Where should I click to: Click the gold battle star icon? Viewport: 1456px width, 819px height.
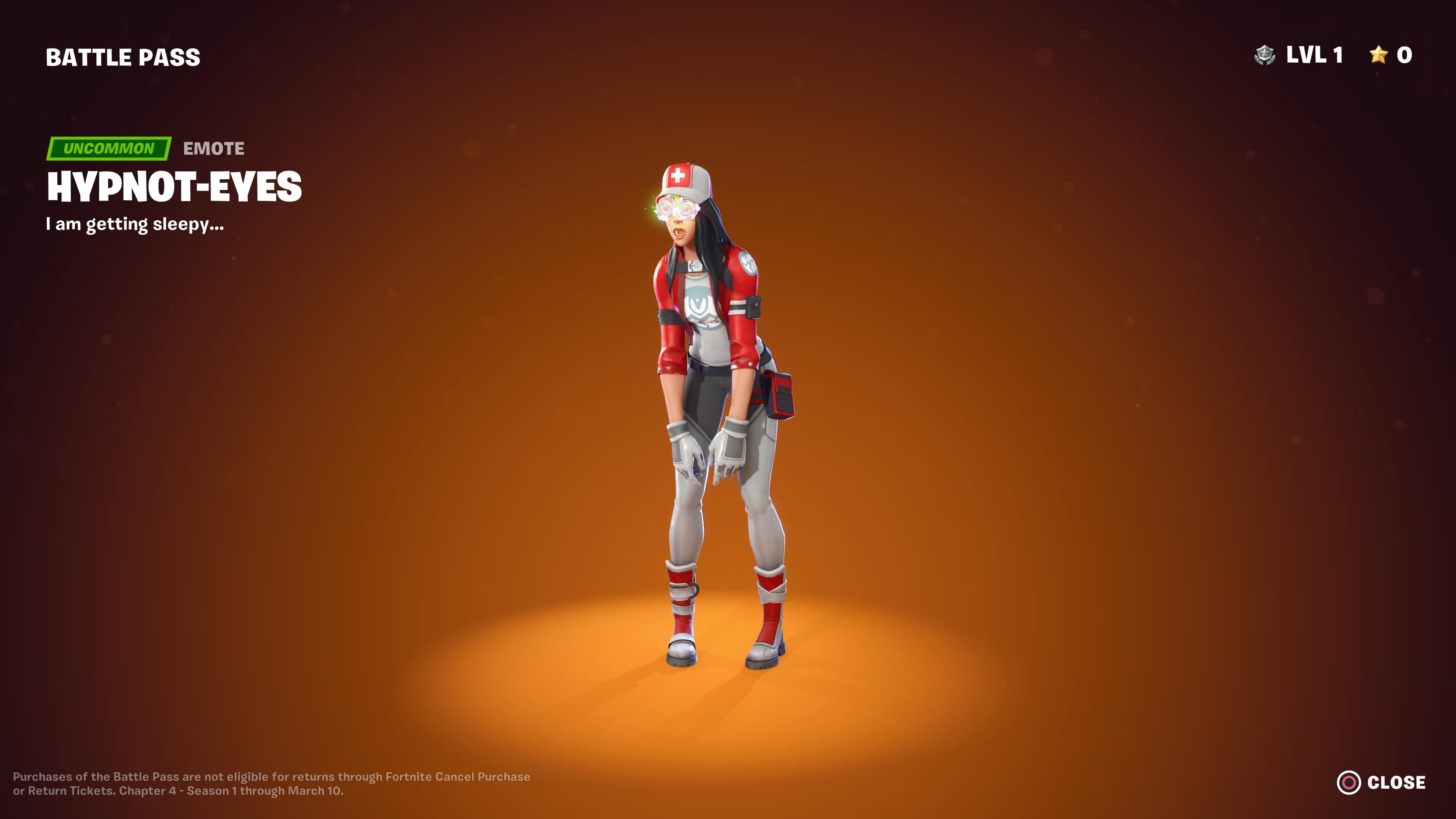1379,55
